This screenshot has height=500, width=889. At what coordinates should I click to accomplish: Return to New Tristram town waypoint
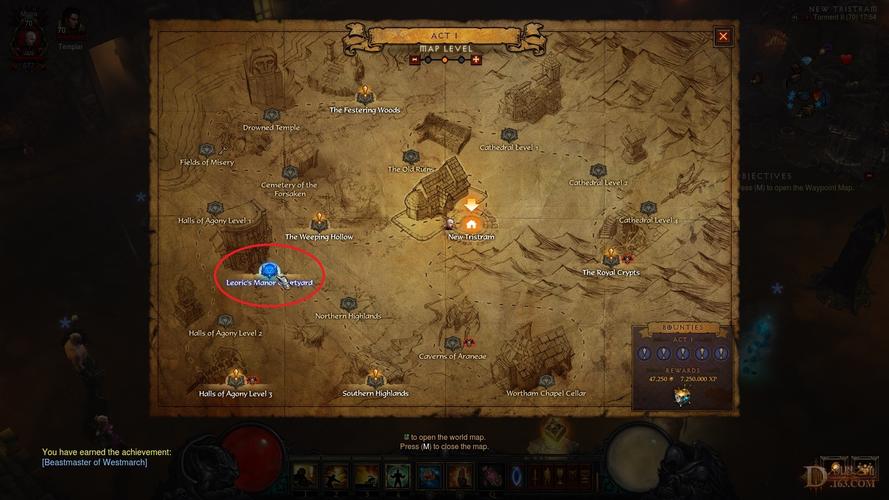(x=471, y=224)
